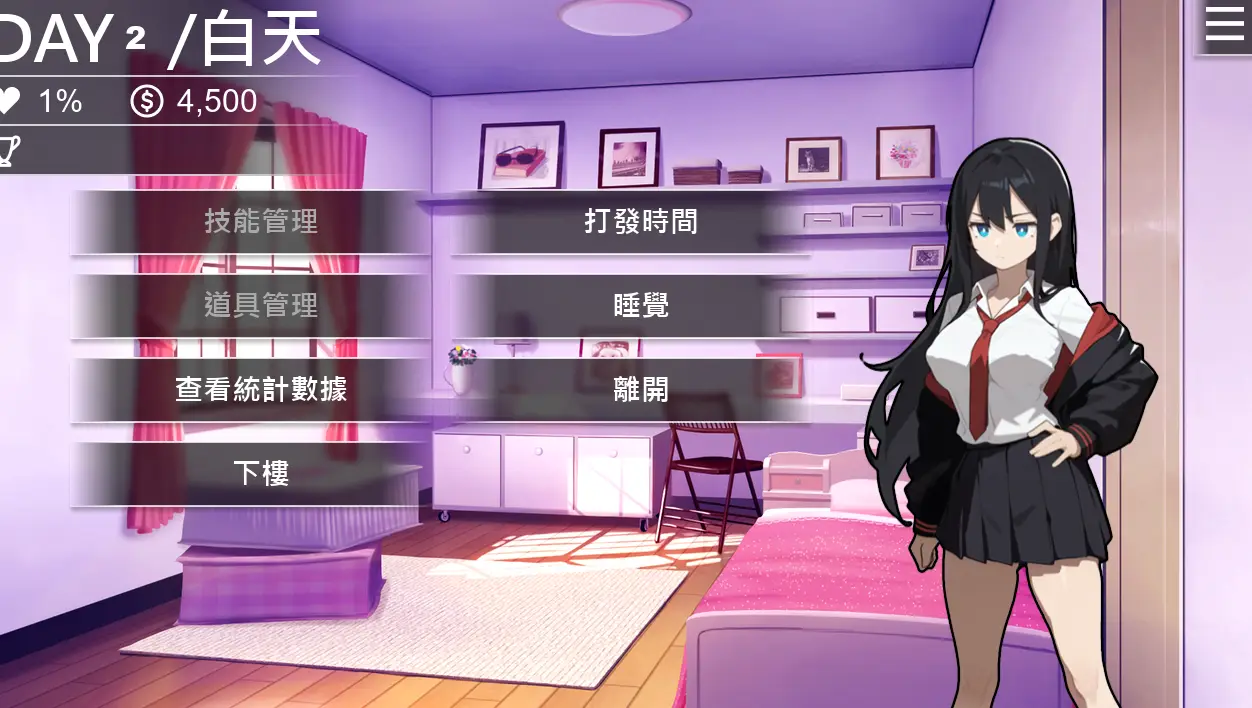The width and height of the screenshot is (1252, 708).
Task: Select 打發時間 to pass time
Action: tap(640, 221)
